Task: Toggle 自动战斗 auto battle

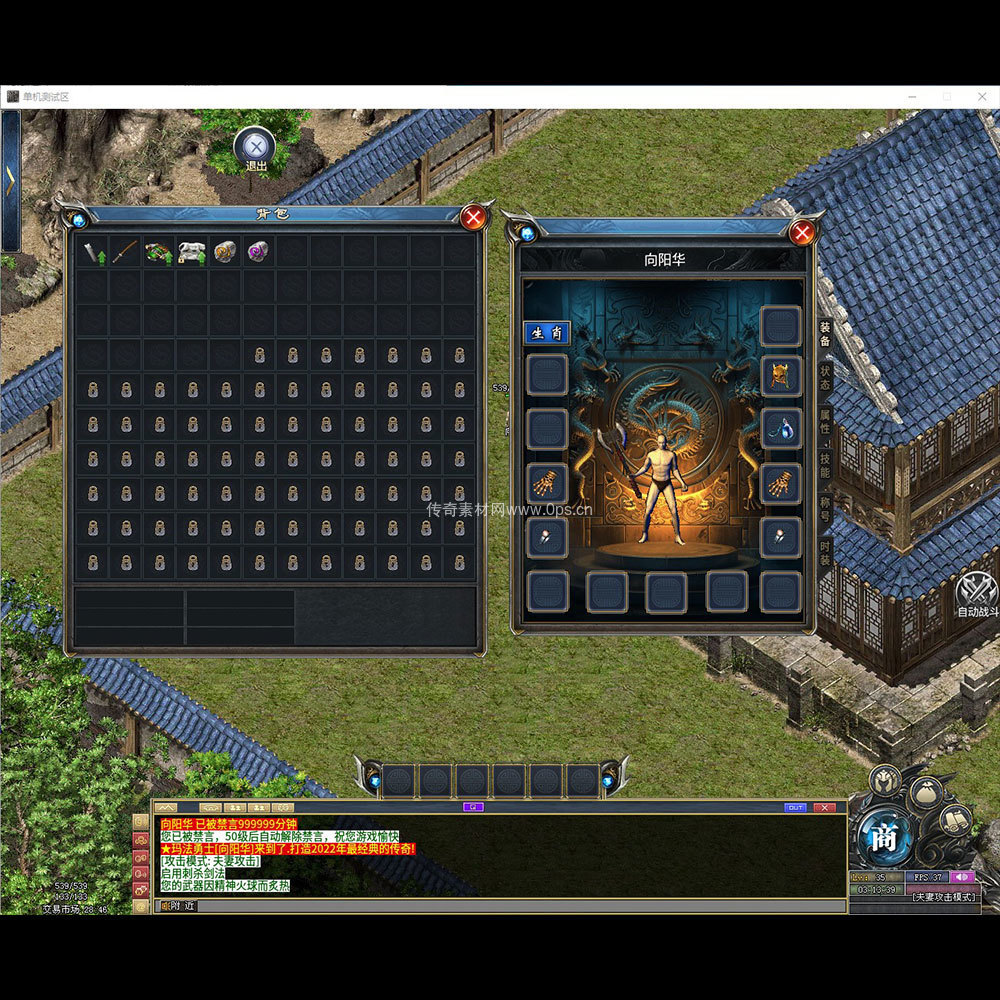Action: (x=977, y=593)
